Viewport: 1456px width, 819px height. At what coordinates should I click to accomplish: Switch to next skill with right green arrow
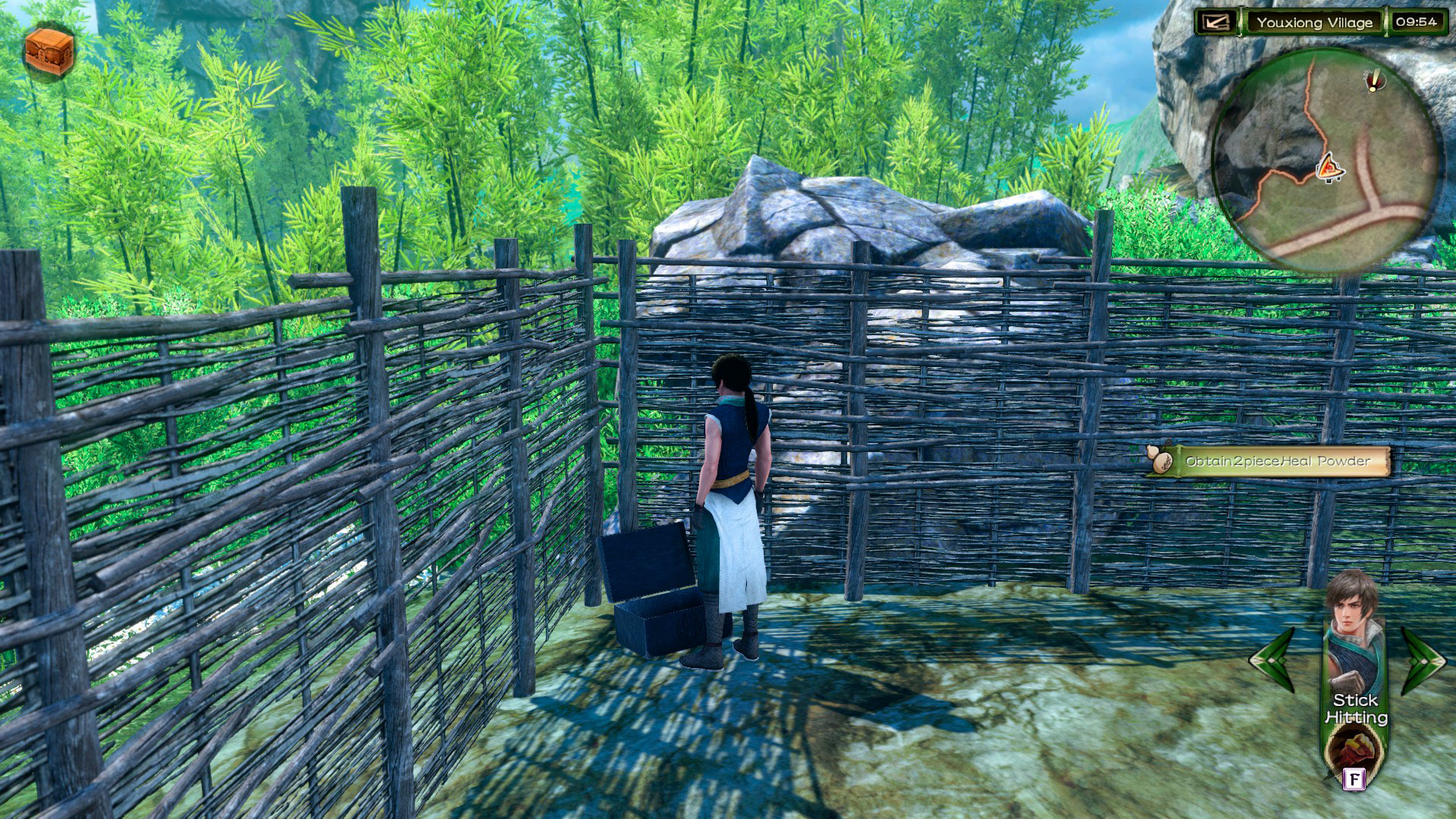(x=1422, y=659)
